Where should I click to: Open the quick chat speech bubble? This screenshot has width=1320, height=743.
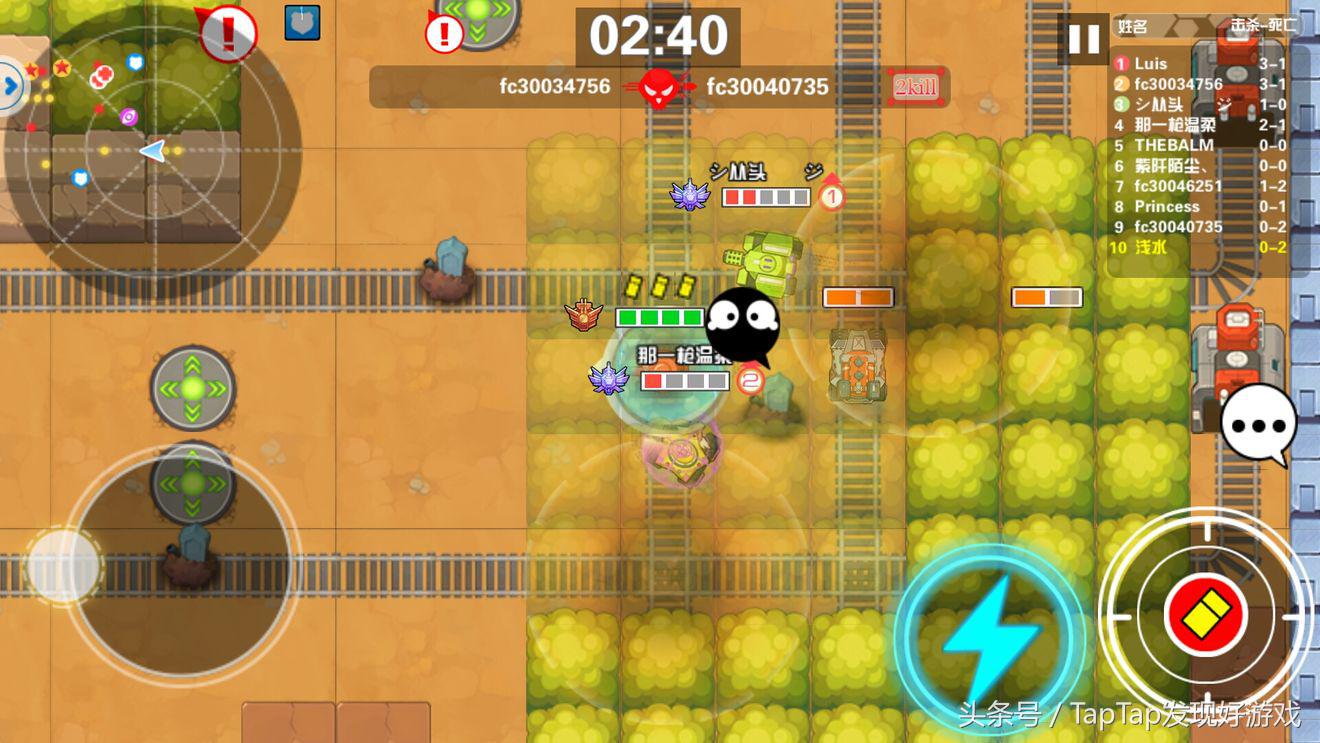point(1258,424)
